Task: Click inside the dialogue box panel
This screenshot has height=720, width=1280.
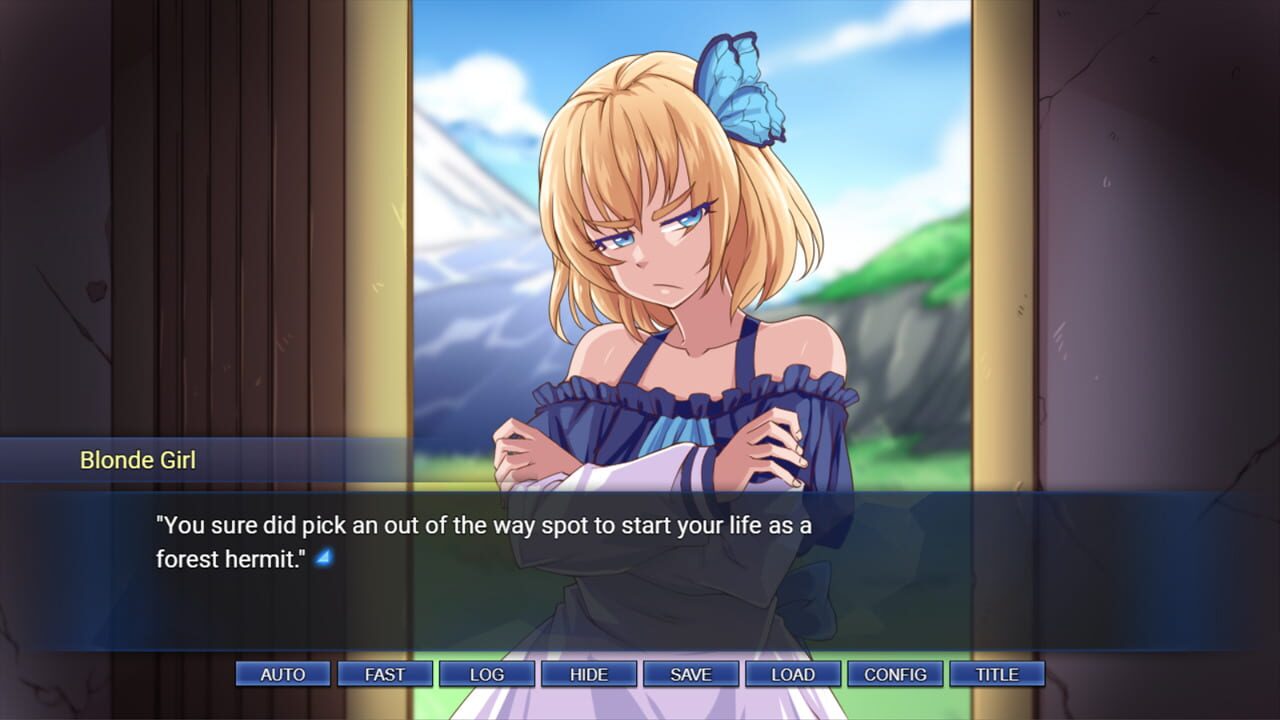Action: click(x=640, y=540)
